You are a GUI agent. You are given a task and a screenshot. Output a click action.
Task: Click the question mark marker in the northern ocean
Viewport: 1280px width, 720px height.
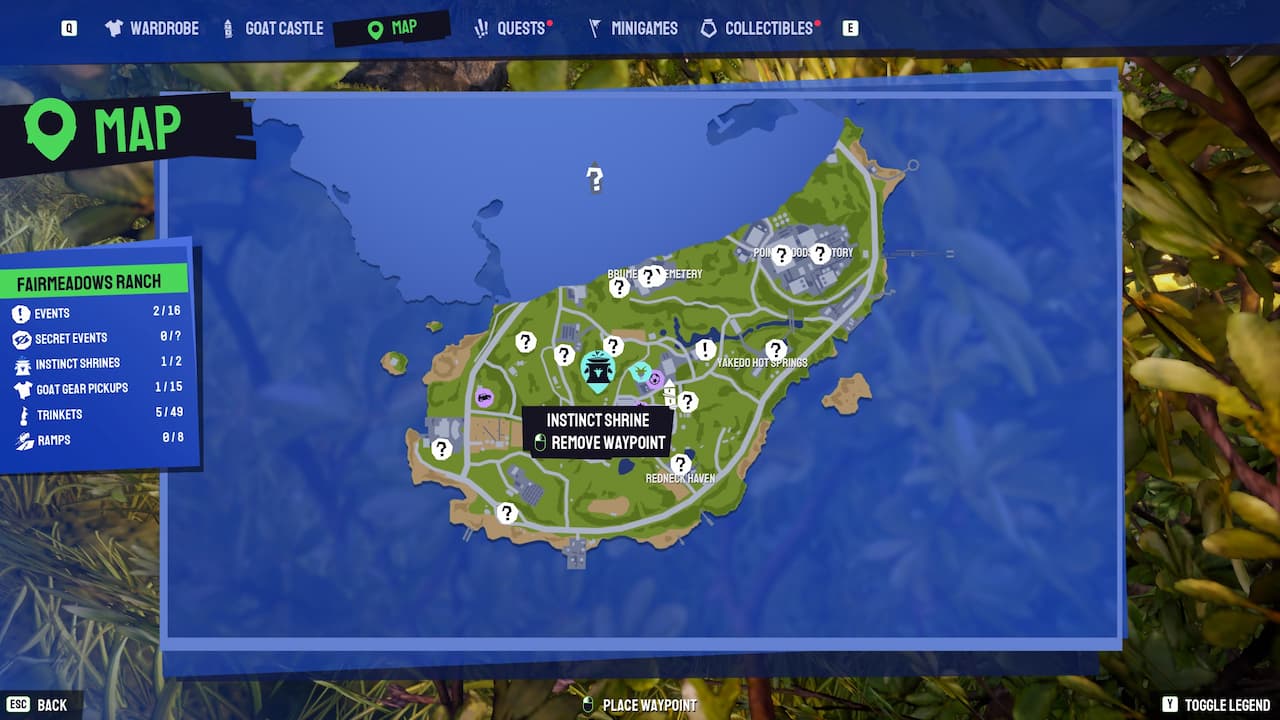pos(595,180)
